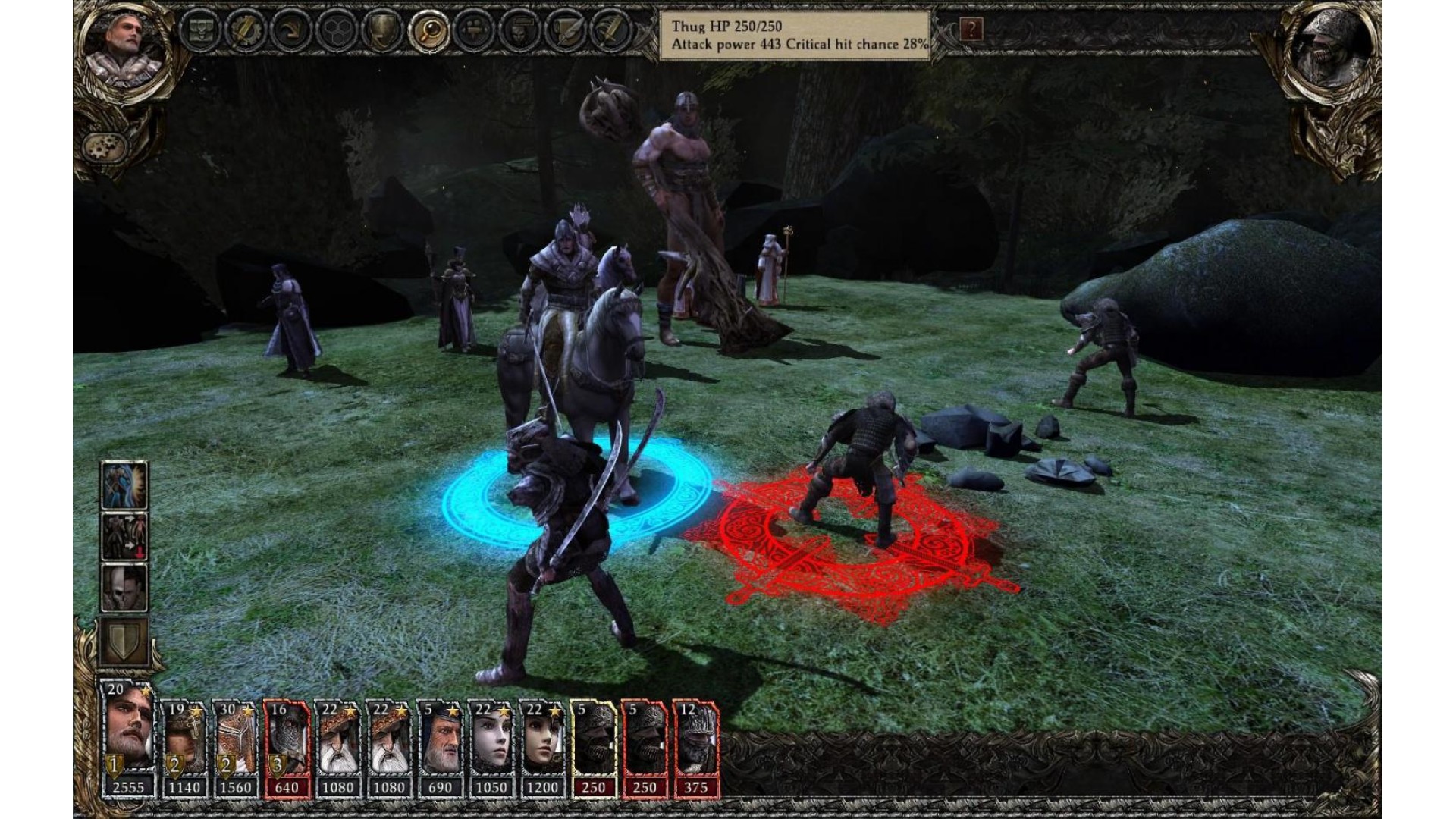Choose the shield icon in top toolbar
1456x819 pixels.
(x=382, y=31)
